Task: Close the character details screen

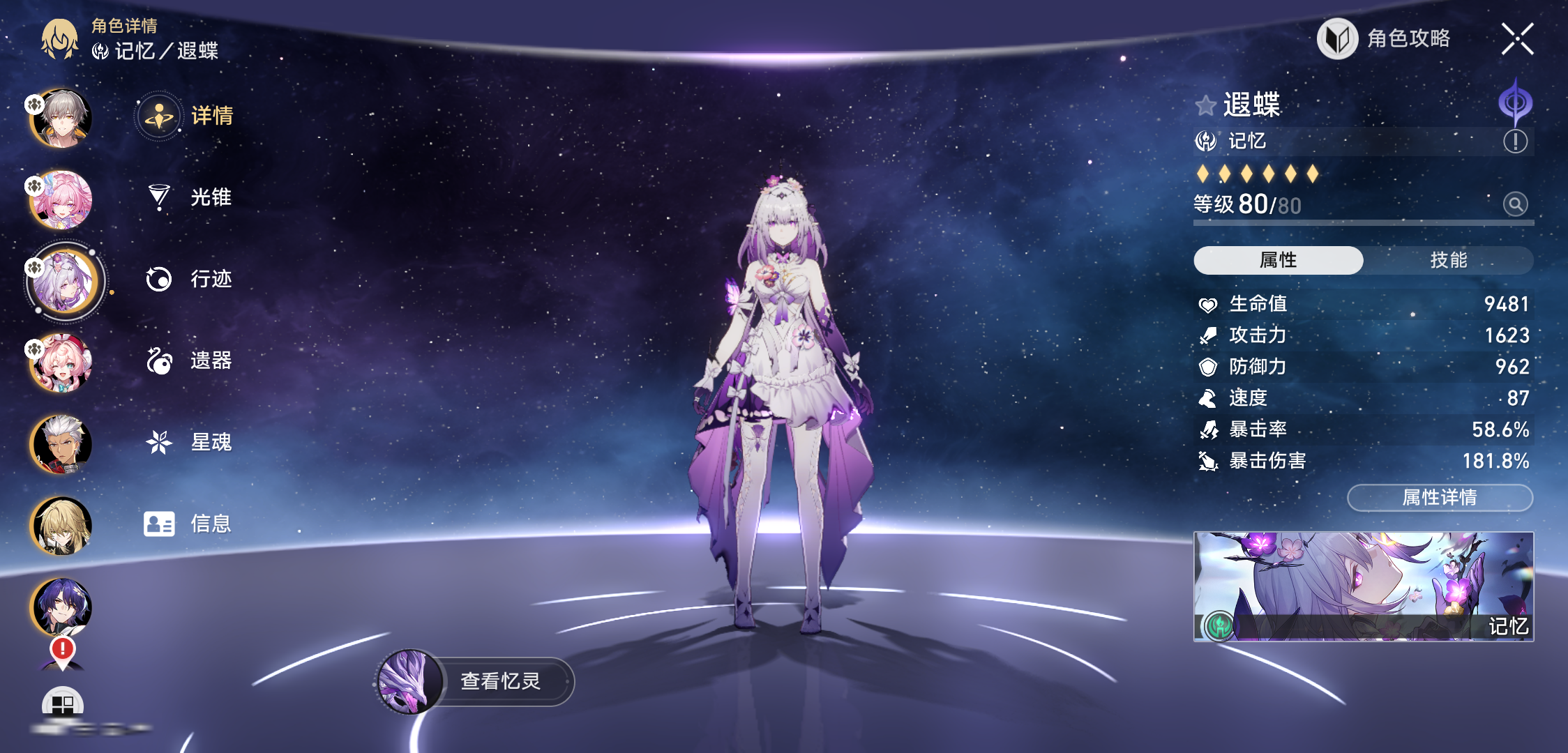Action: click(x=1517, y=39)
